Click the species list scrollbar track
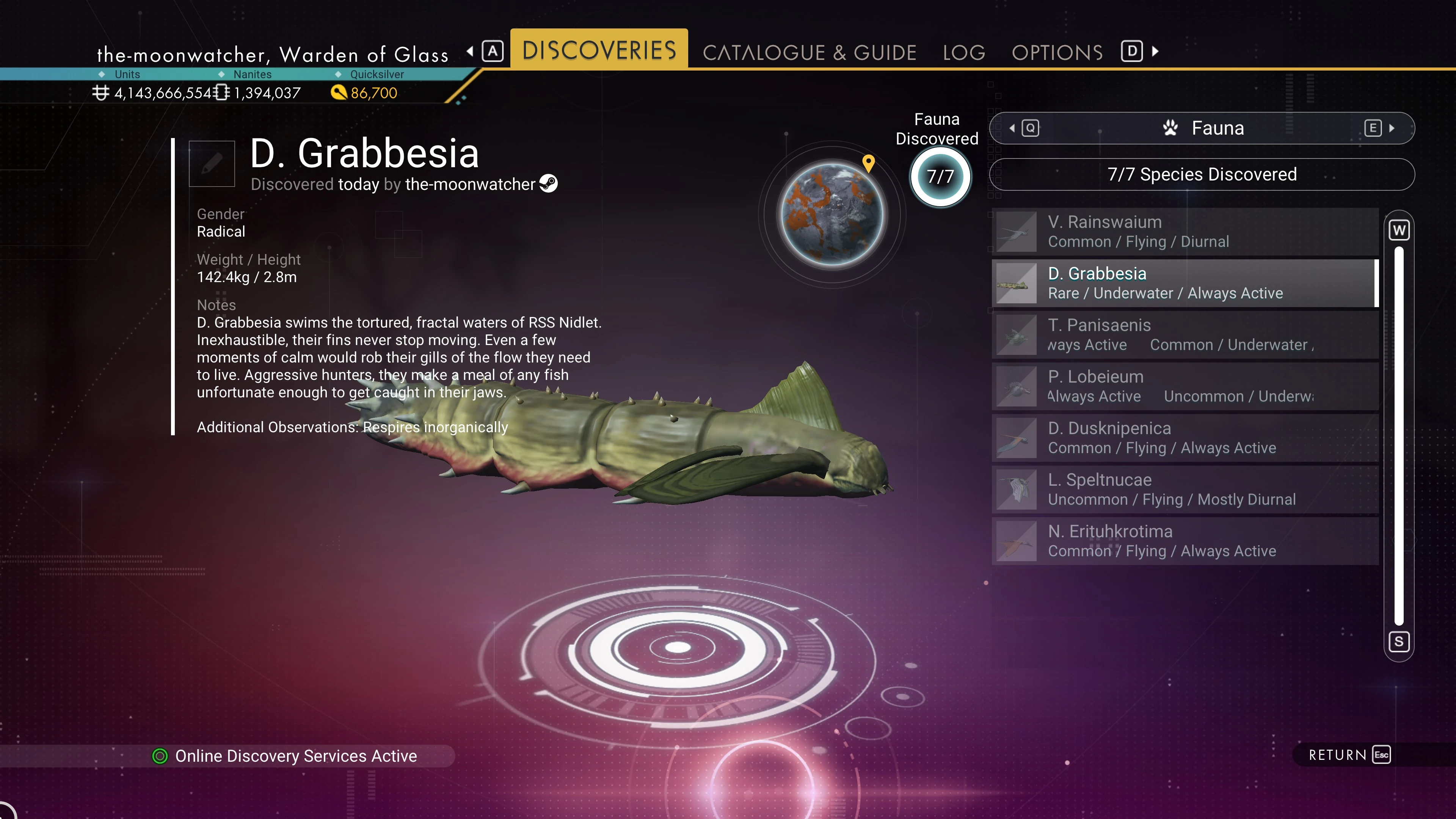Image resolution: width=1456 pixels, height=819 pixels. click(x=1398, y=435)
